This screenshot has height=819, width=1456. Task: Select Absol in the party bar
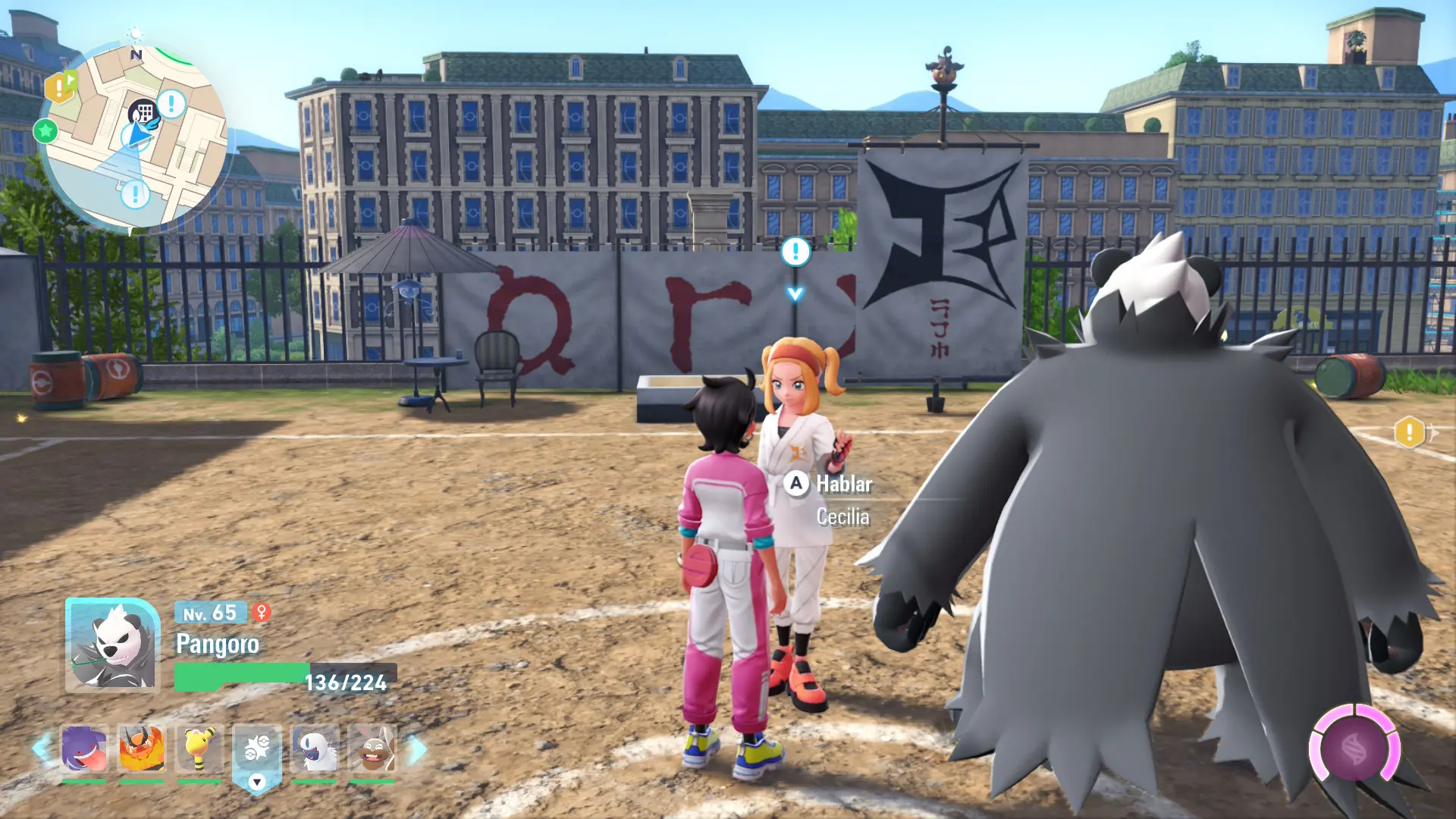[x=314, y=748]
